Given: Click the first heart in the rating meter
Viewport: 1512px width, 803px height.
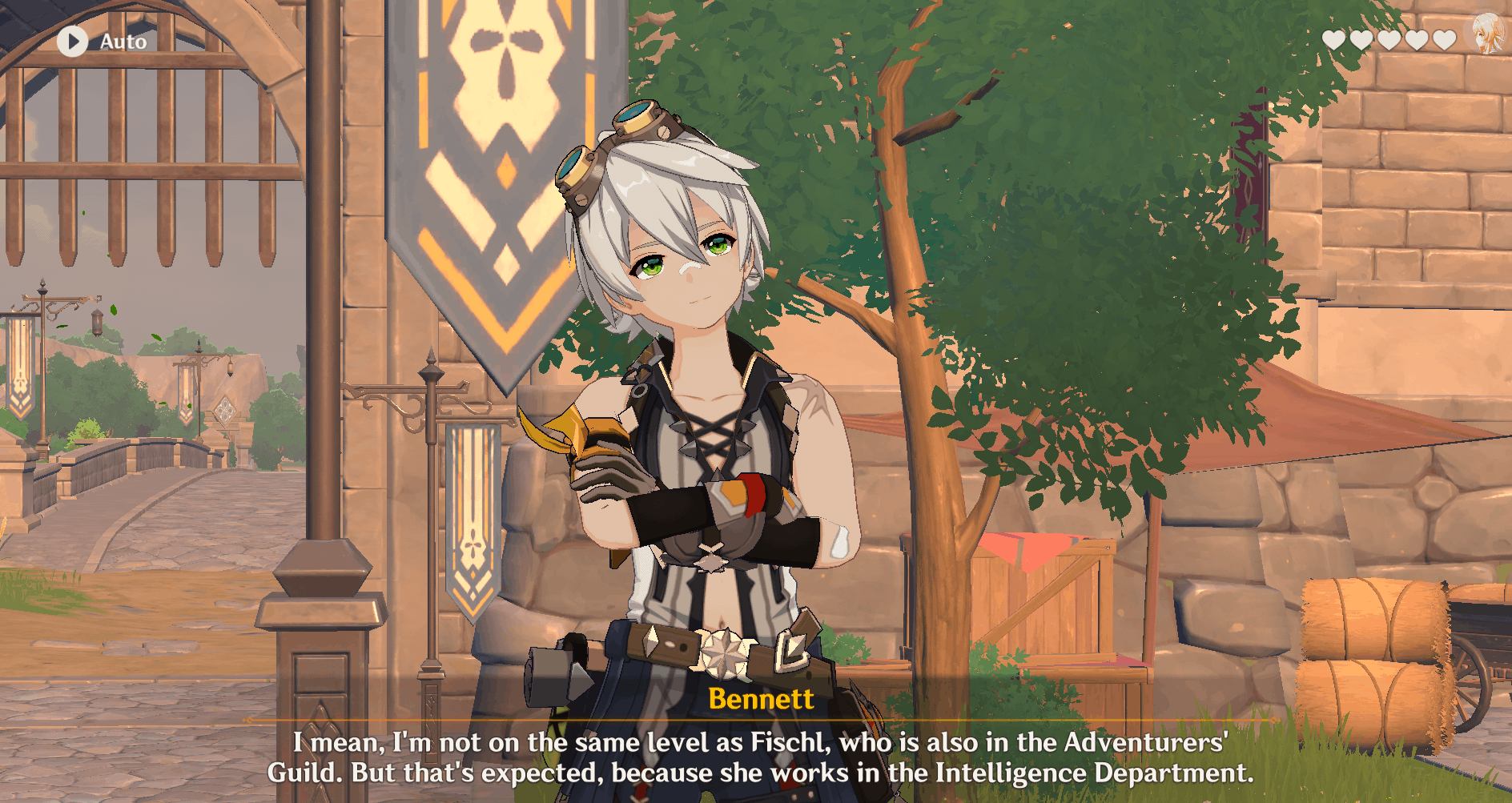Looking at the screenshot, I should point(1333,39).
